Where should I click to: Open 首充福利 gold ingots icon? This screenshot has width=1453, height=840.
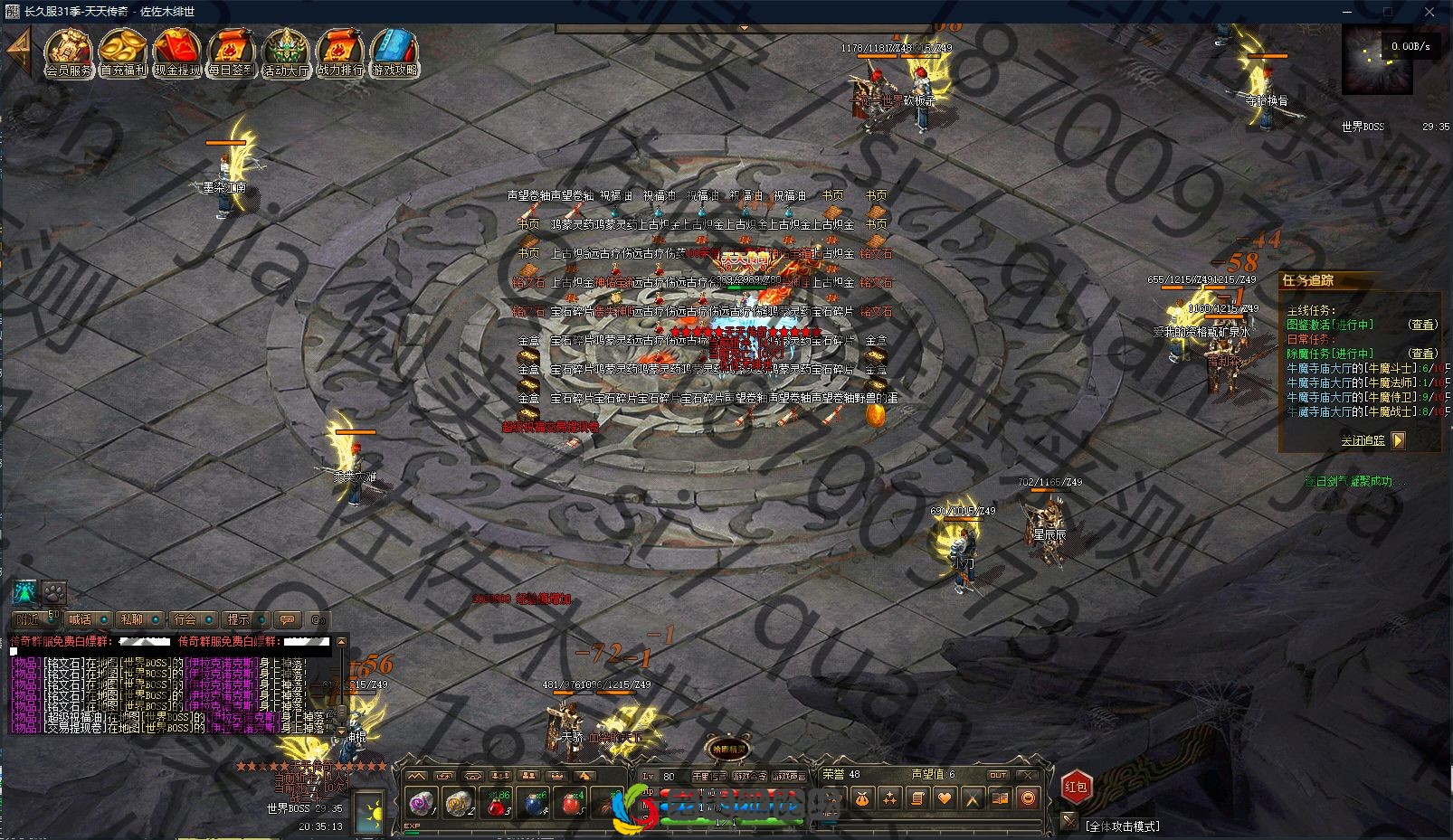pyautogui.click(x=123, y=52)
